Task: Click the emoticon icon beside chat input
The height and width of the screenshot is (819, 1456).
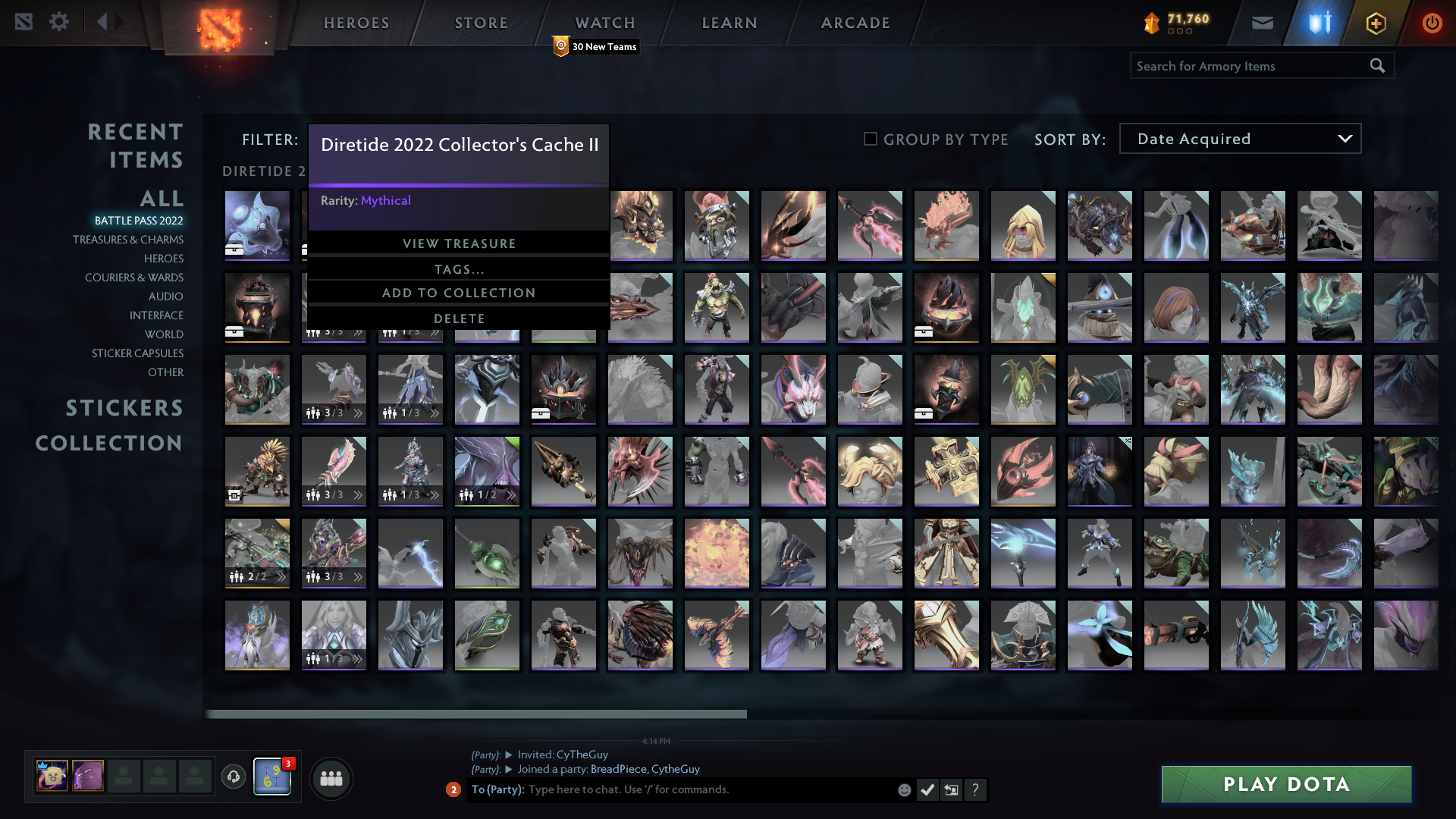Action: coord(904,789)
